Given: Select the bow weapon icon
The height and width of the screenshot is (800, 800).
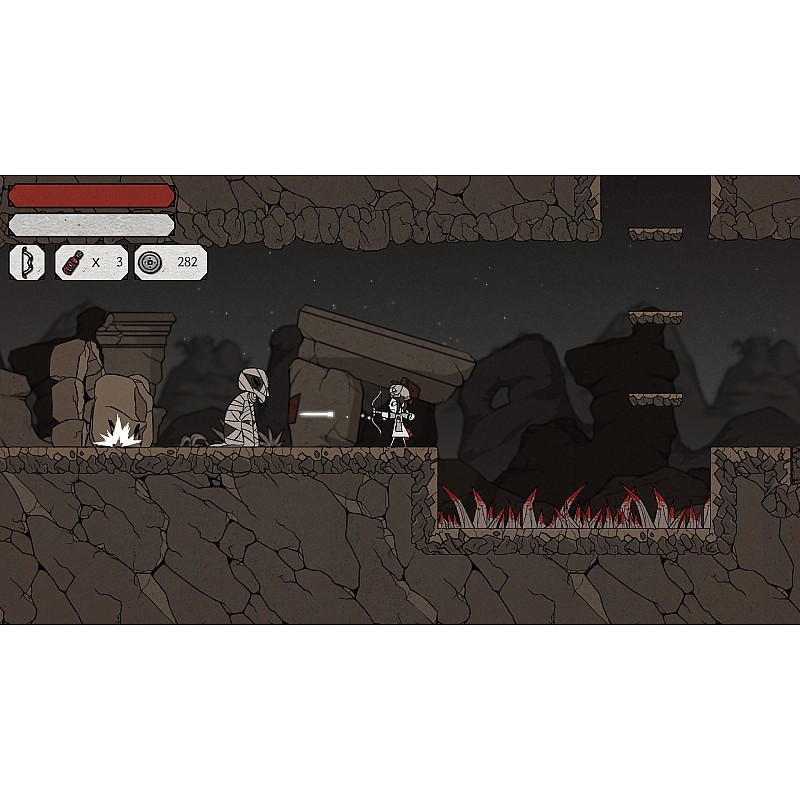Looking at the screenshot, I should 27,263.
